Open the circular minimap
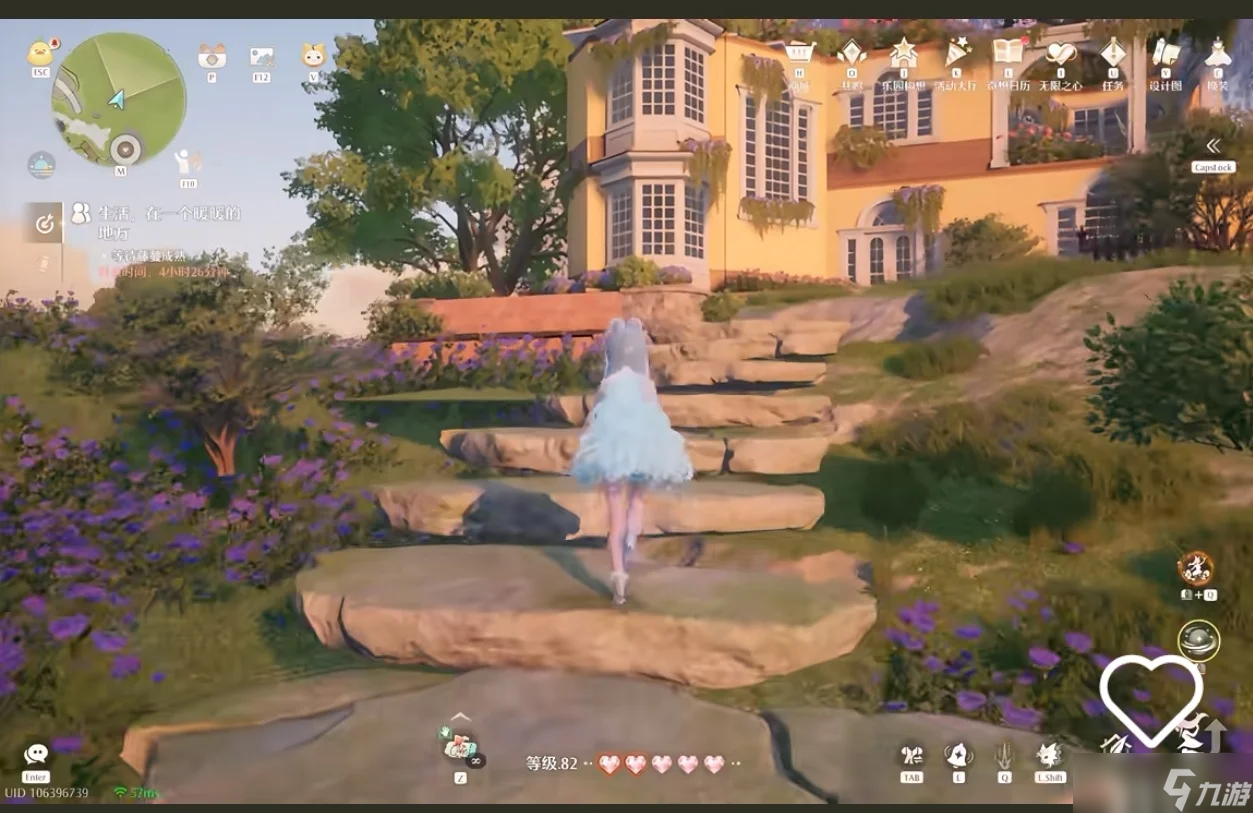1253x813 pixels. 118,99
